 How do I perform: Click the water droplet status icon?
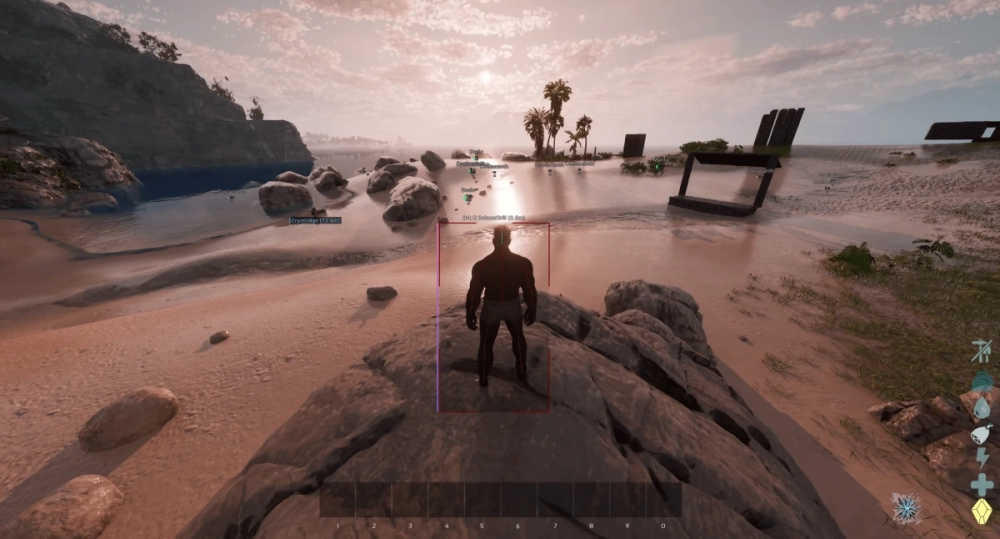[981, 407]
